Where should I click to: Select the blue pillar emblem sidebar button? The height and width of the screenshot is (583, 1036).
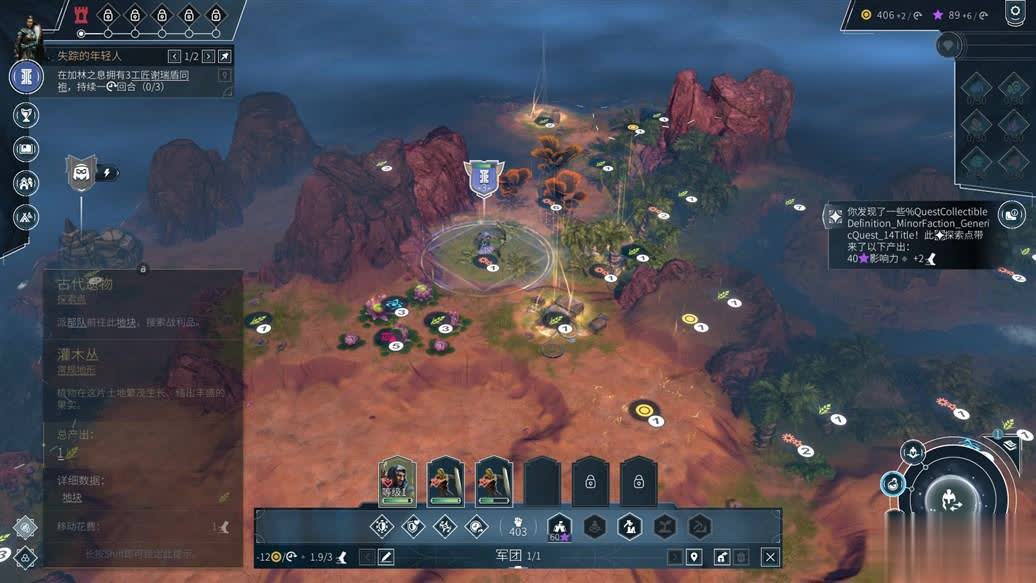(x=26, y=77)
